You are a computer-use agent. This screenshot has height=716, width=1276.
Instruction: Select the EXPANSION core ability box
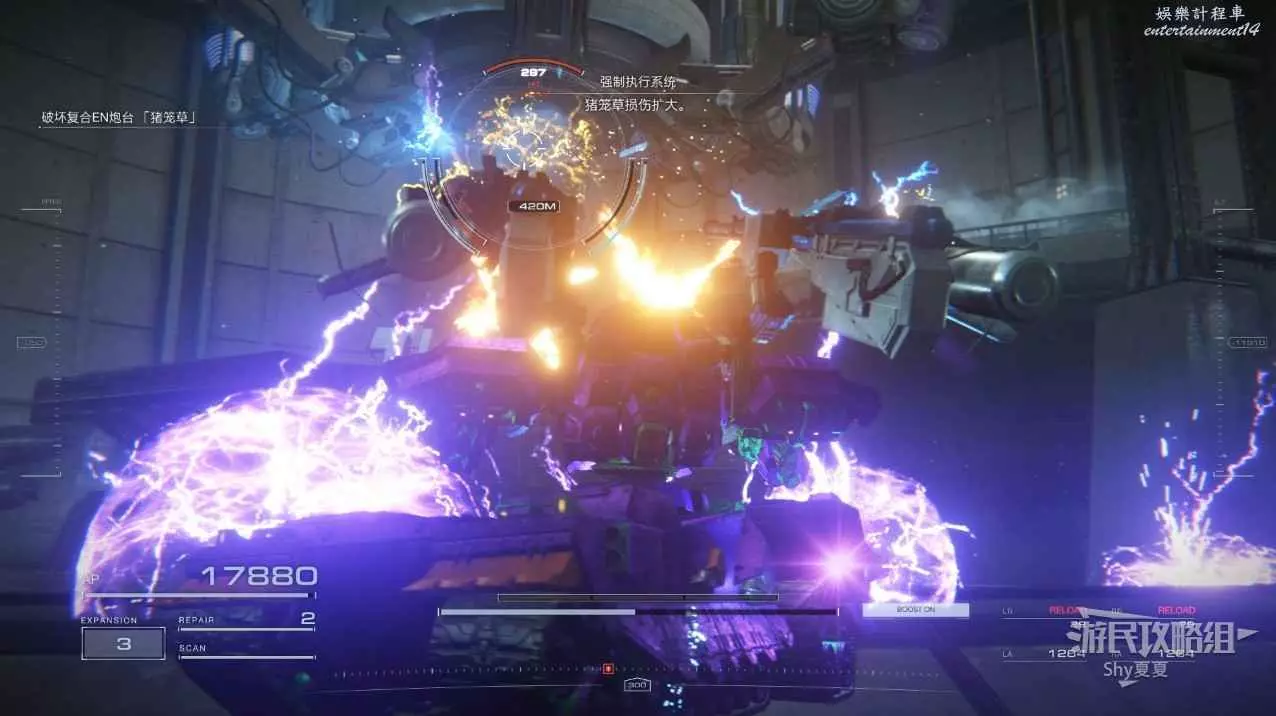[123, 644]
